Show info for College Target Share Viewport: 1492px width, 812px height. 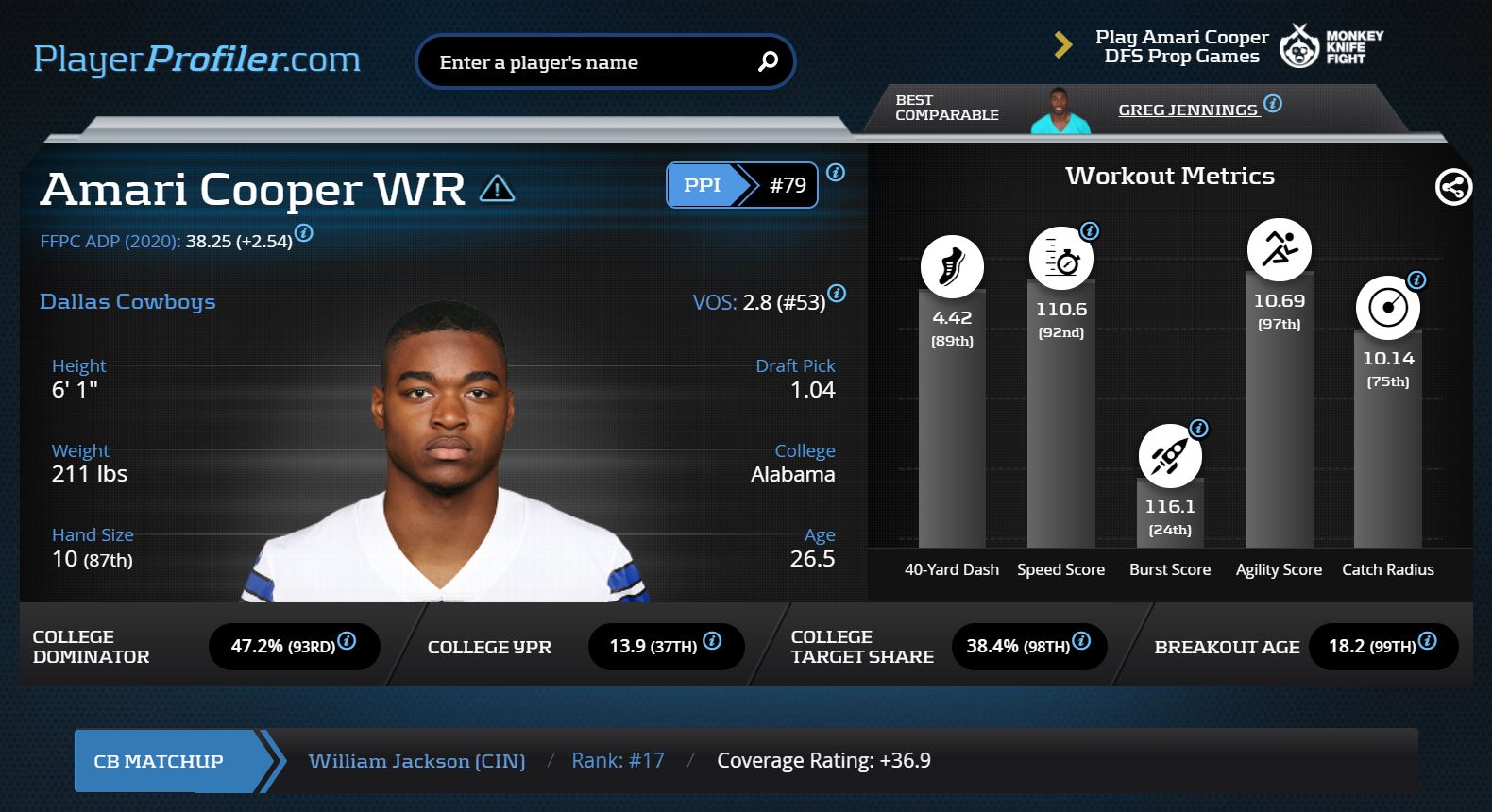(x=1082, y=640)
